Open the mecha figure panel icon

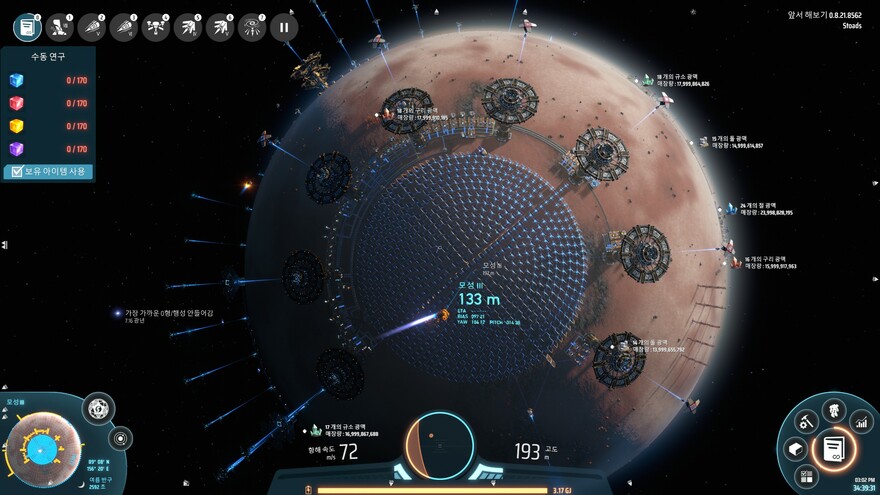[x=832, y=408]
